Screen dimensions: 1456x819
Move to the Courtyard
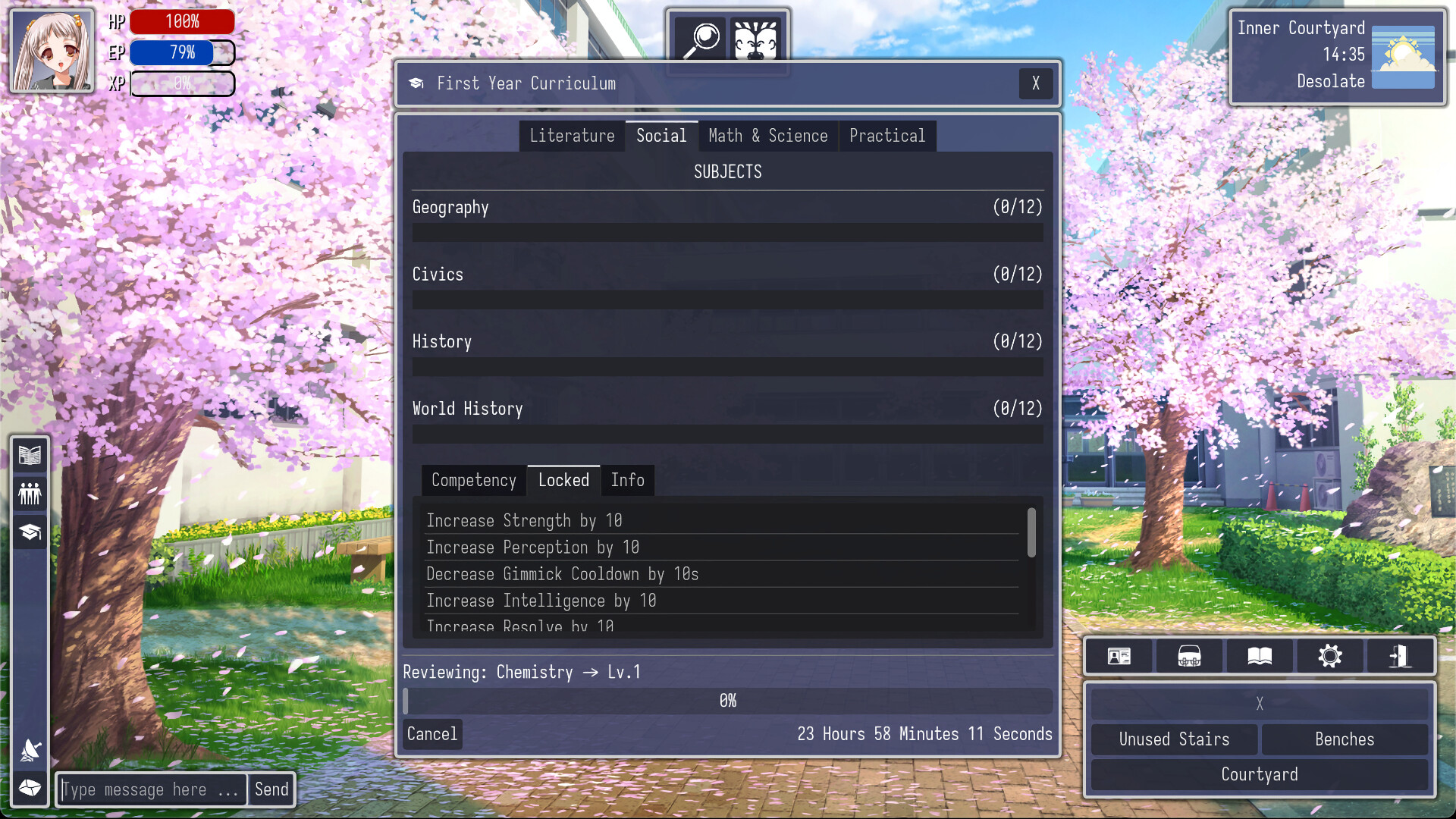(1259, 775)
